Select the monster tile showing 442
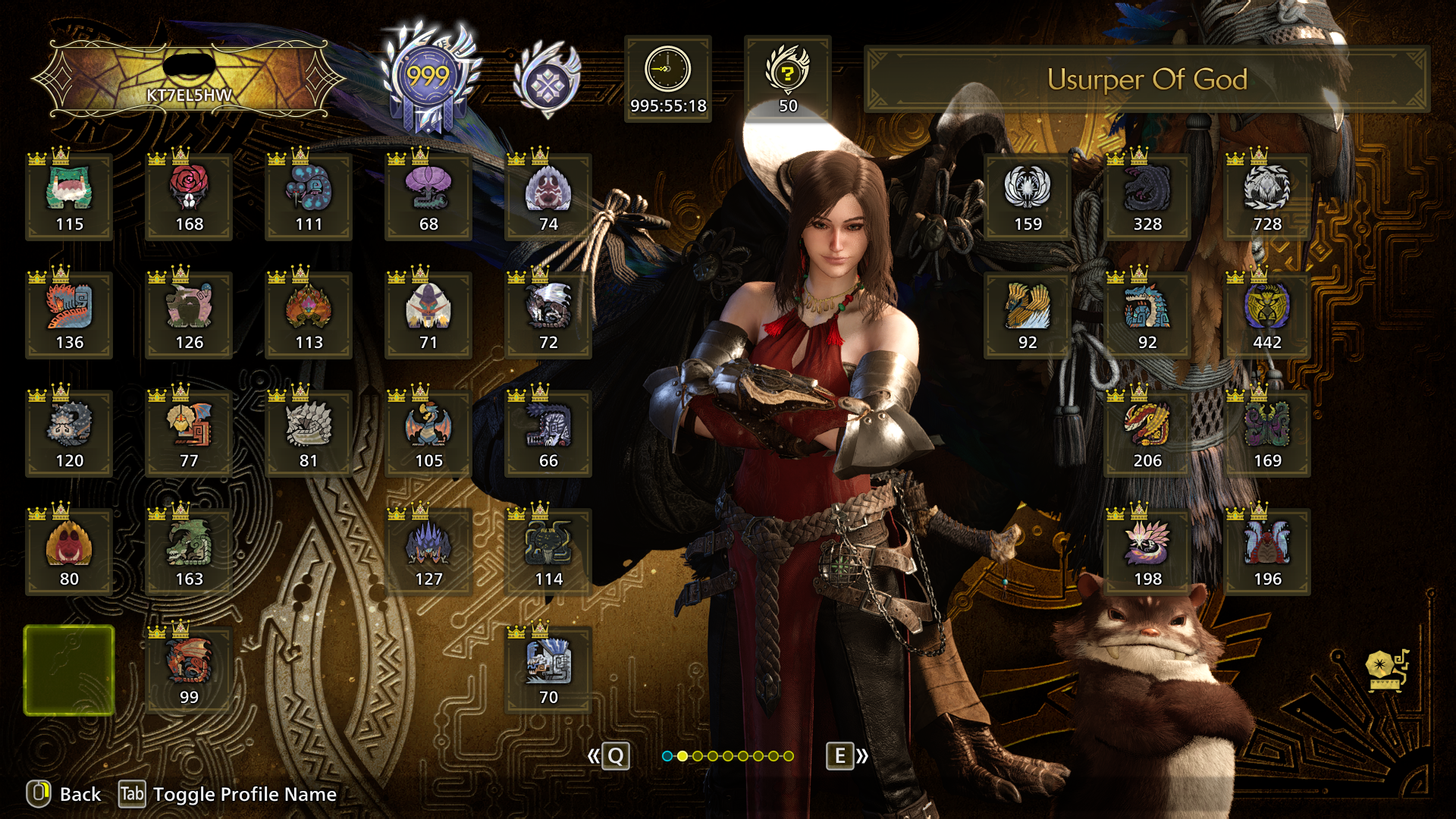Screen dimensions: 1456x819 click(1267, 315)
